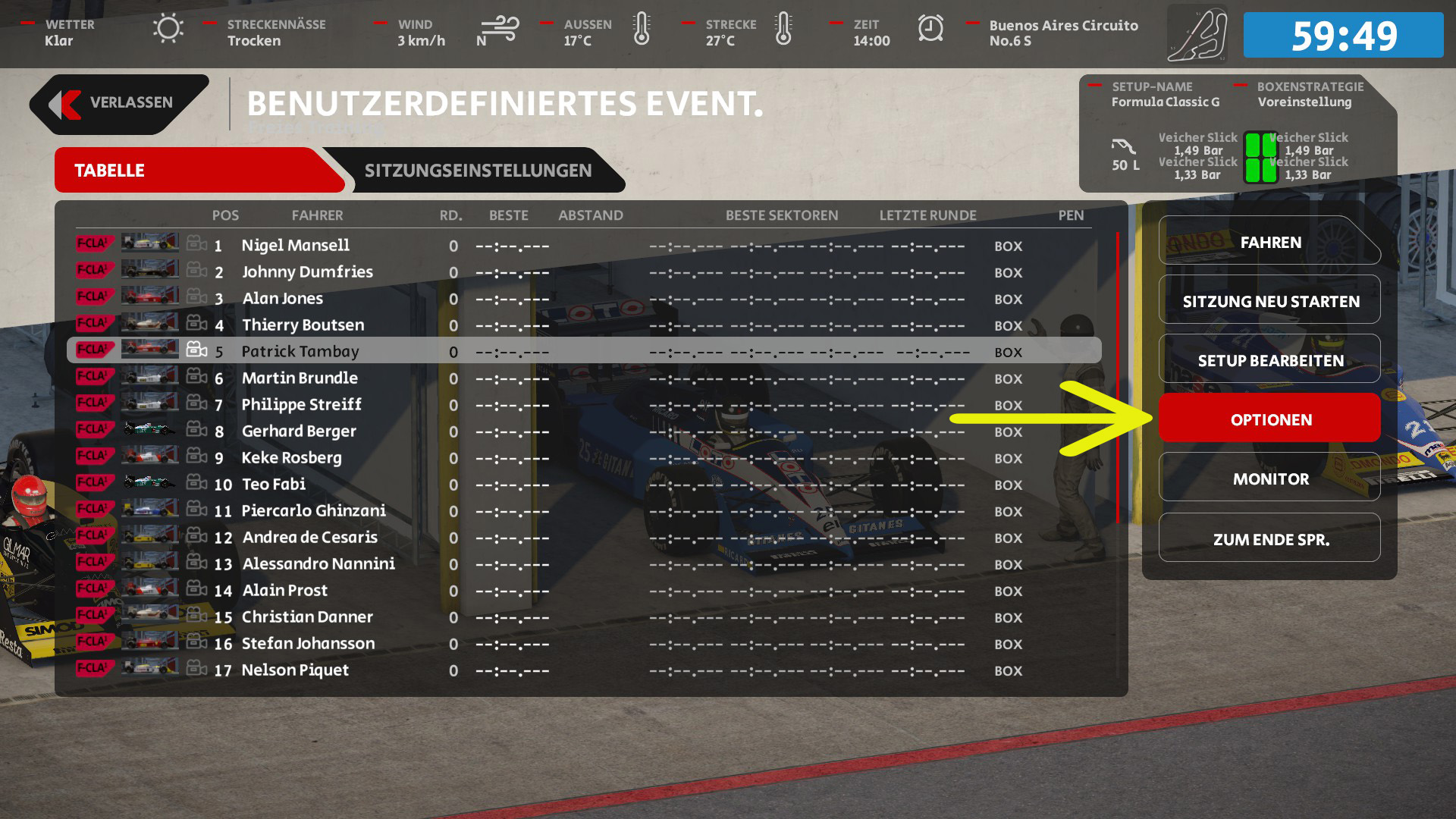The width and height of the screenshot is (1456, 819).
Task: Select Patrick Tambay's highlighted row
Action: pyautogui.click(x=300, y=352)
